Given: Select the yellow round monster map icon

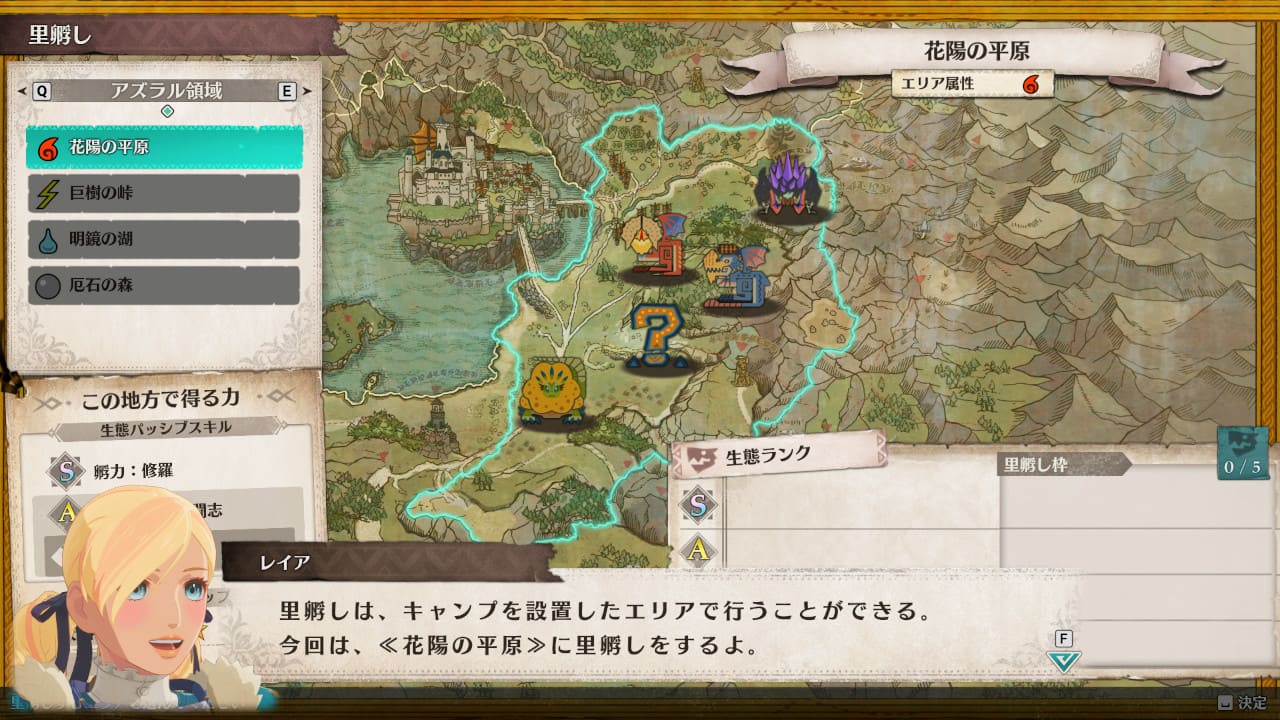Looking at the screenshot, I should [550, 392].
